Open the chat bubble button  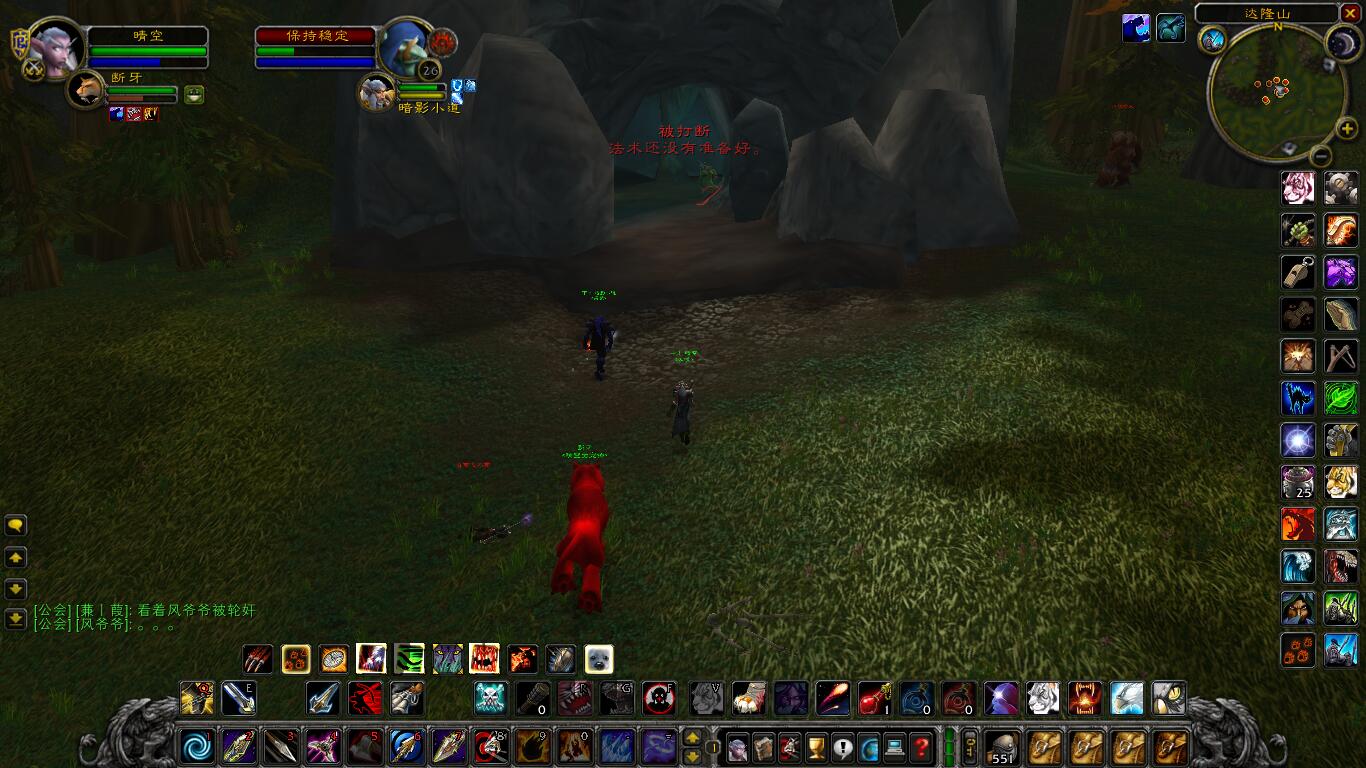click(x=16, y=525)
